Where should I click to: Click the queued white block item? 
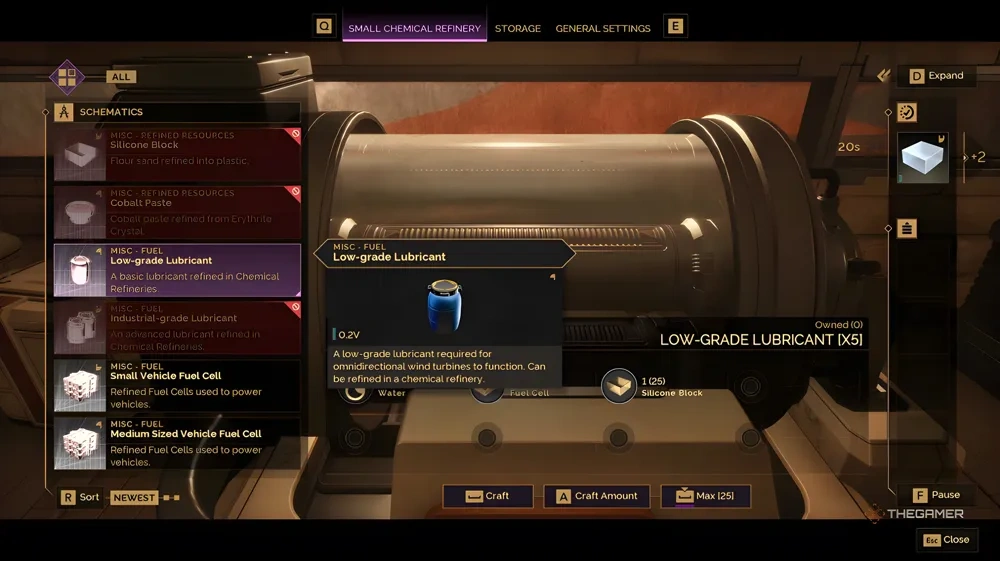(923, 158)
